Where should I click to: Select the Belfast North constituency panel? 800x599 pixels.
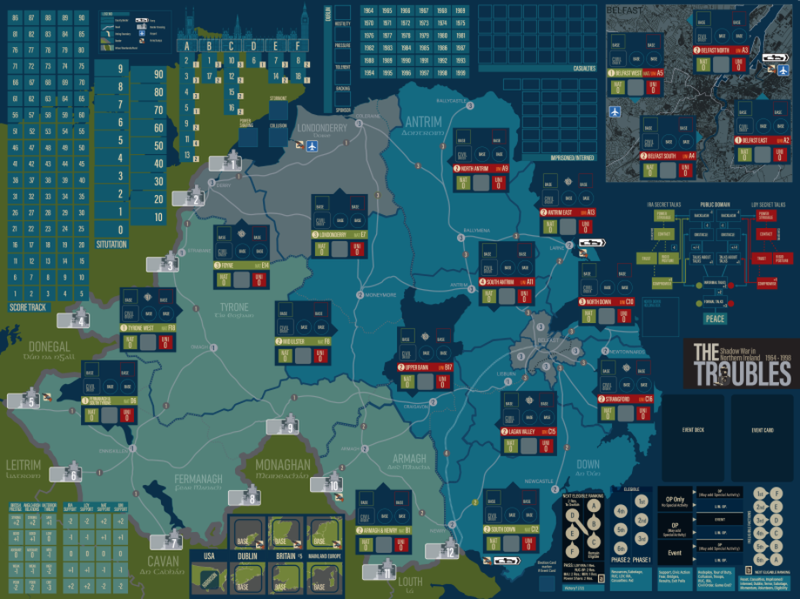pos(720,60)
